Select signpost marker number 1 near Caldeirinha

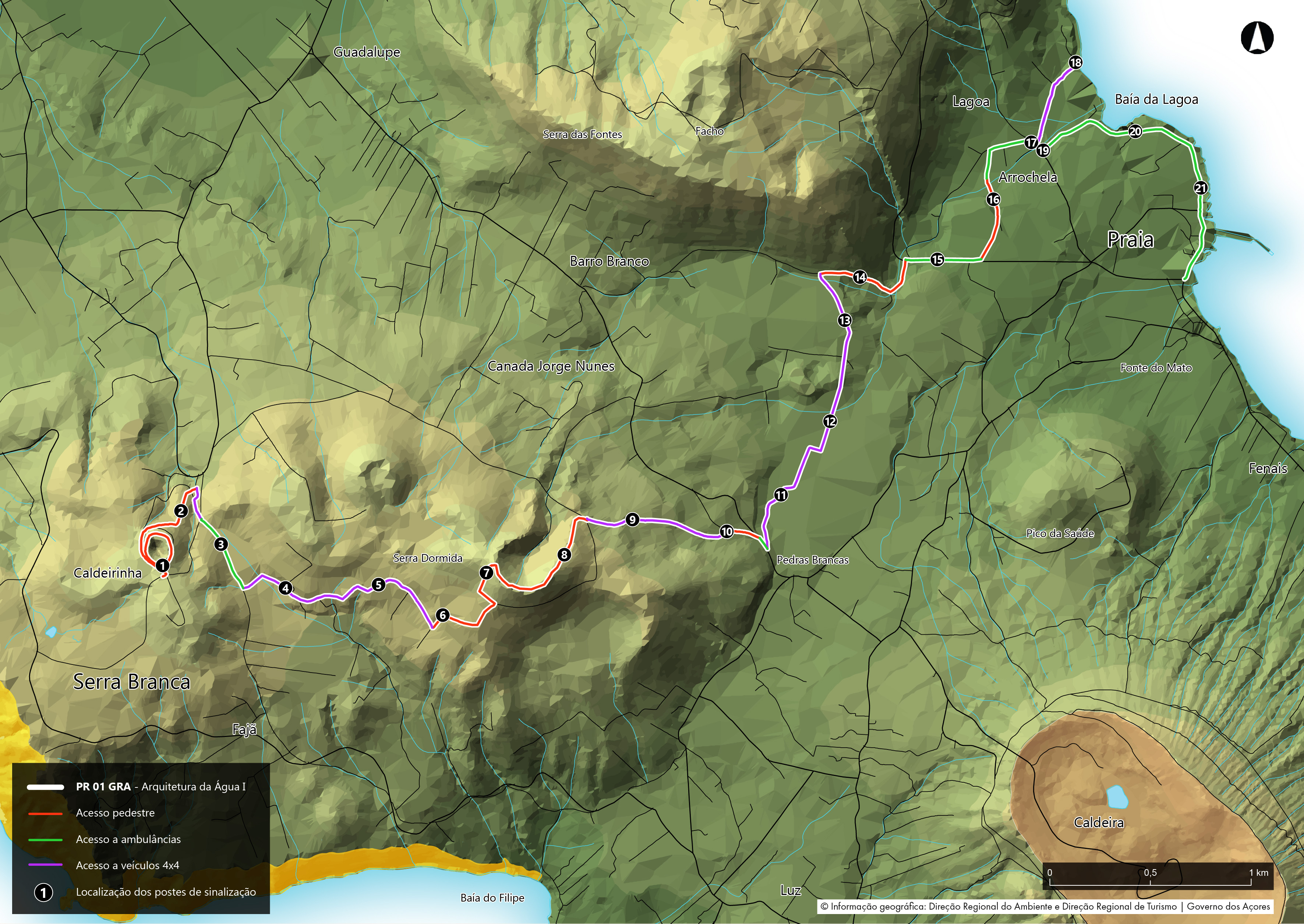pyautogui.click(x=163, y=565)
